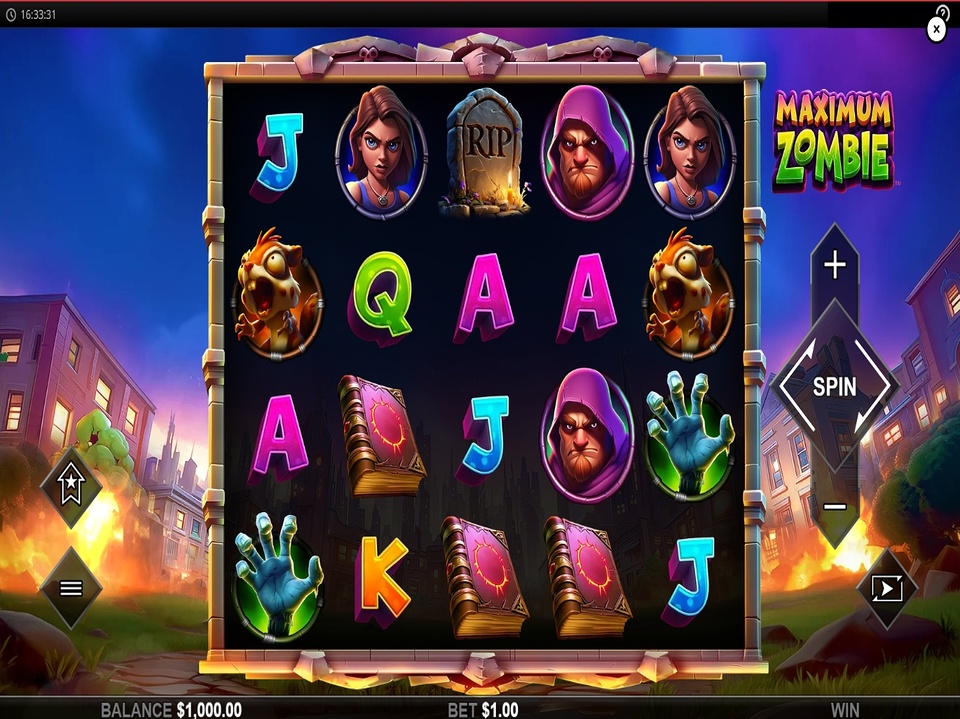Increase the bet with the plus button
The height and width of the screenshot is (719, 960).
click(834, 265)
